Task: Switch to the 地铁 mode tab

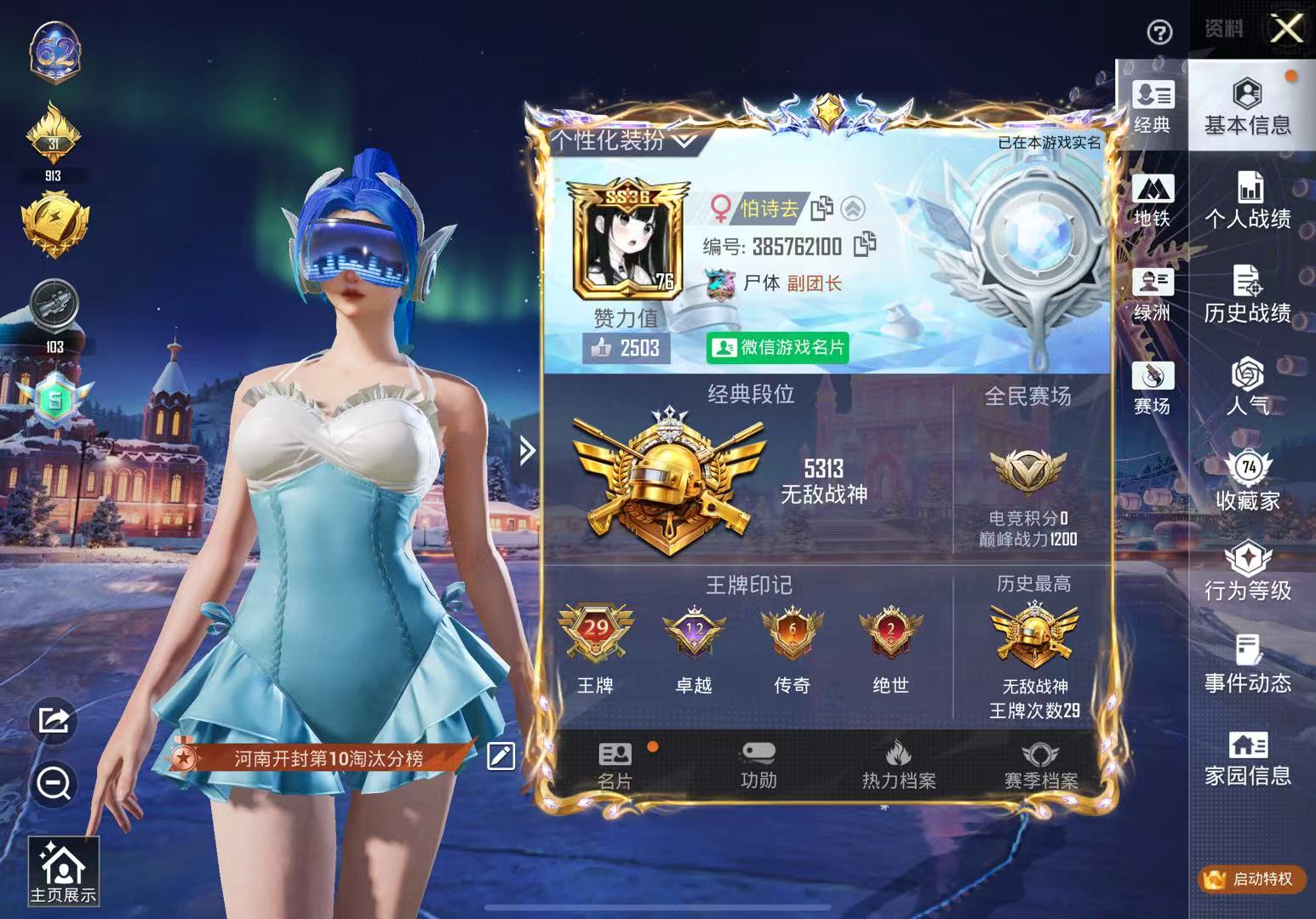Action: [x=1153, y=200]
